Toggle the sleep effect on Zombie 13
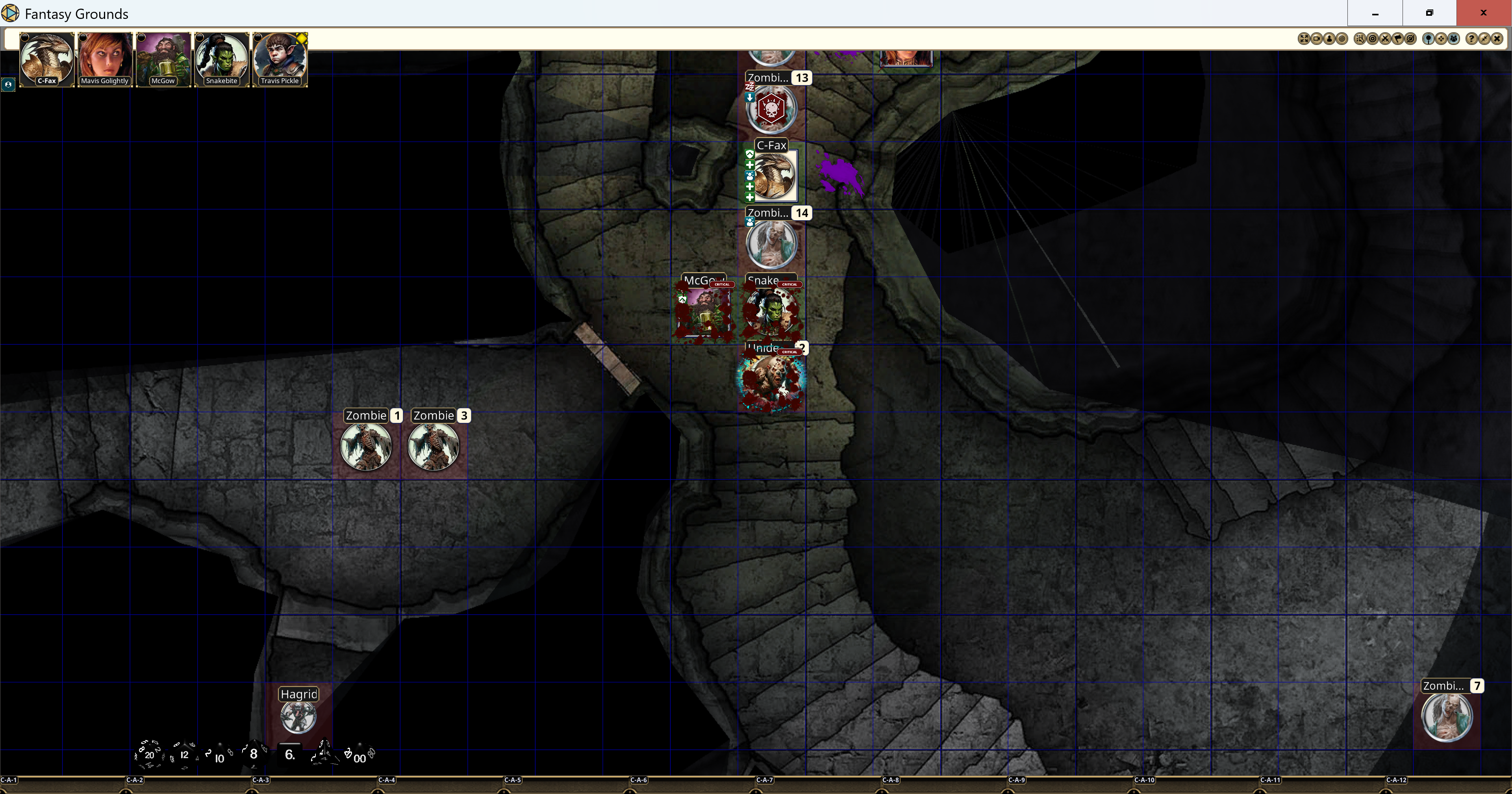Viewport: 1512px width, 794px height. coord(750,86)
